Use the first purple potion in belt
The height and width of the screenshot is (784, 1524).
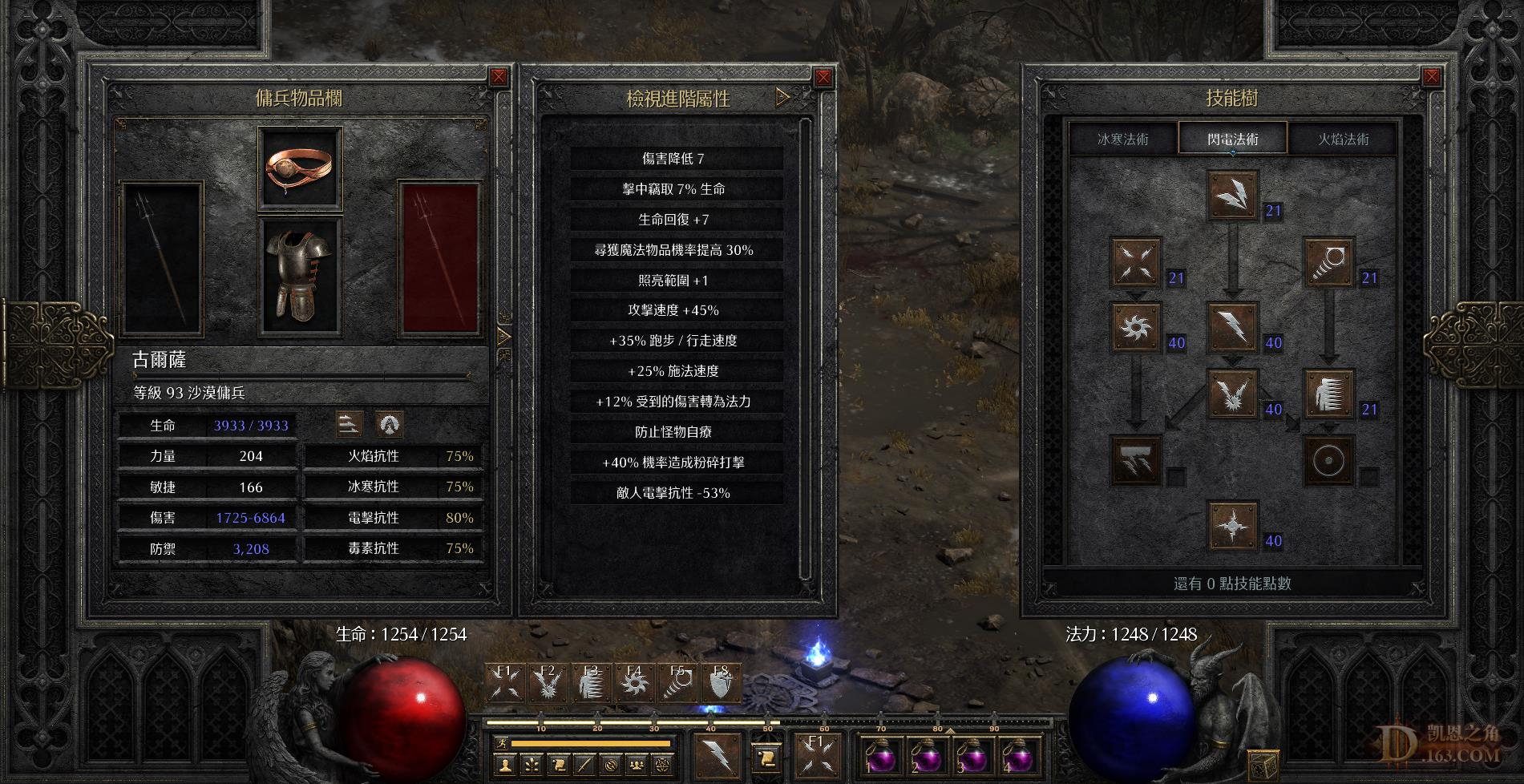tap(879, 755)
